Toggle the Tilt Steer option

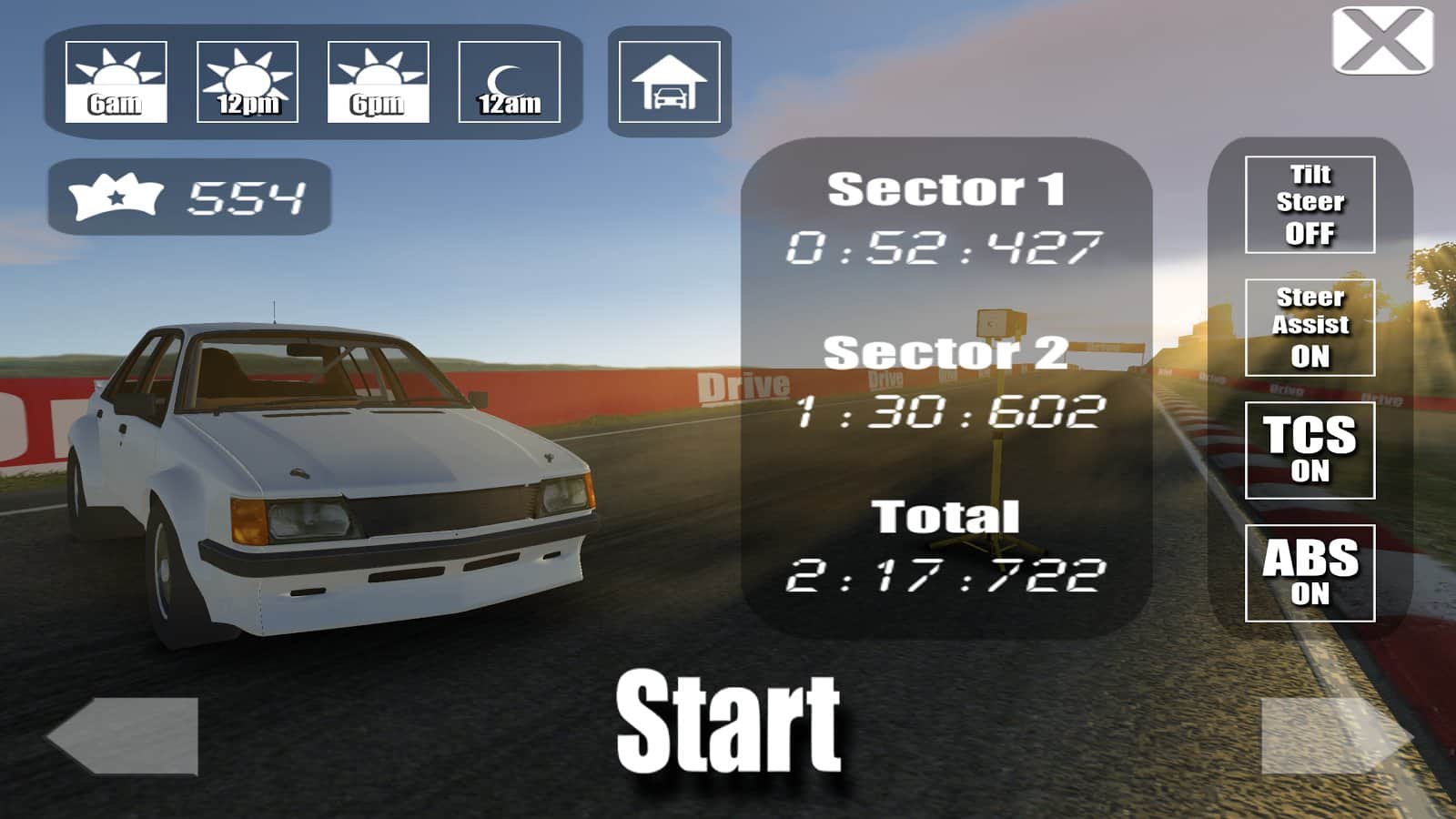[x=1309, y=205]
